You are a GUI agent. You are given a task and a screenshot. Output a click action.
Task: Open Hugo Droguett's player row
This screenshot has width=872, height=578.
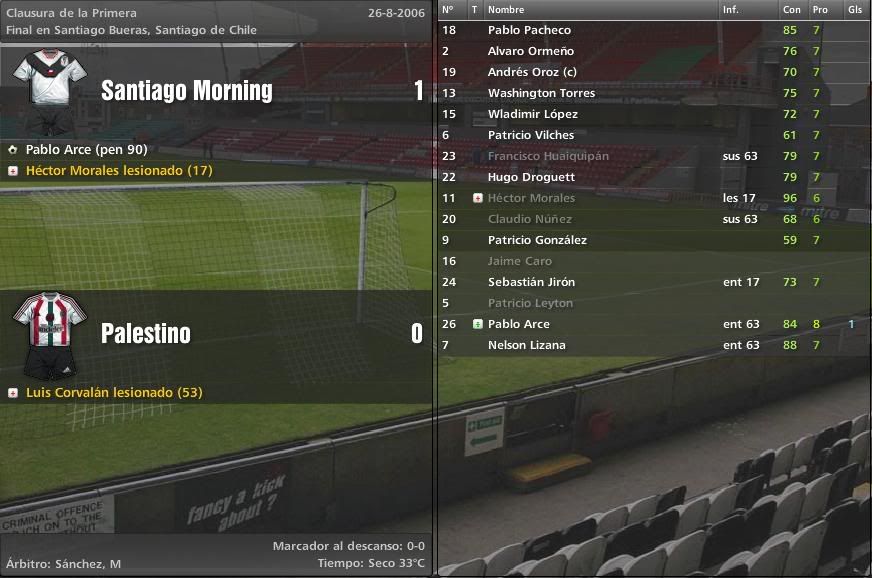[531, 177]
